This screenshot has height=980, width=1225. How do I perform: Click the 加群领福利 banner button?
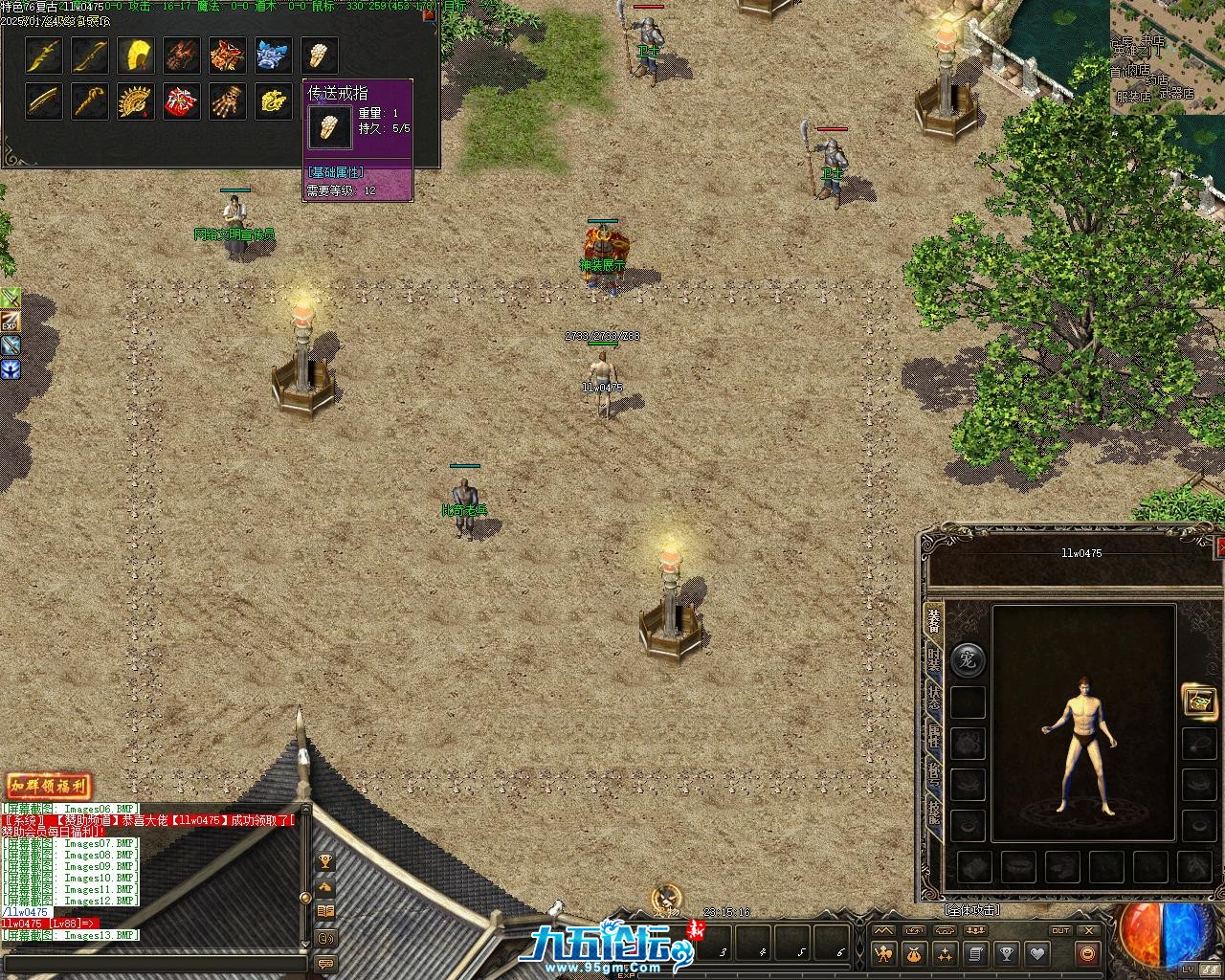click(48, 787)
